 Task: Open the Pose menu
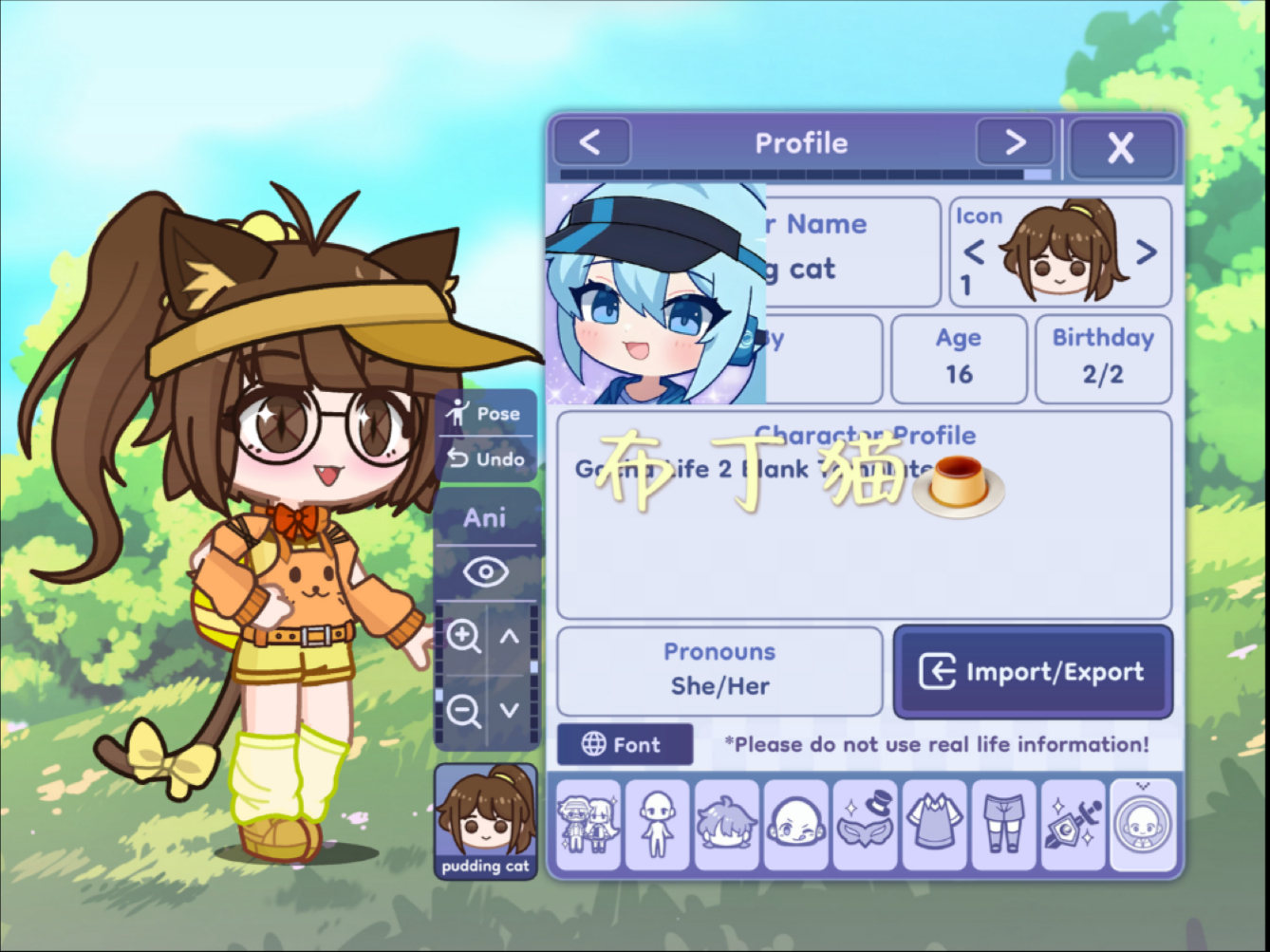coord(486,414)
